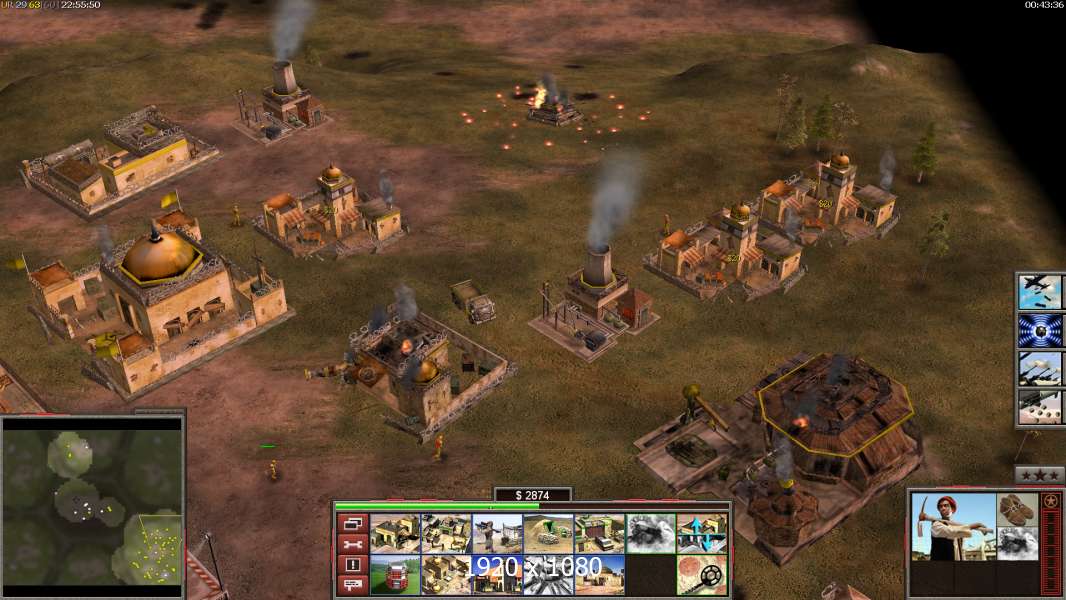
Task: Select the Arms Dealer build icon
Action: [599, 533]
